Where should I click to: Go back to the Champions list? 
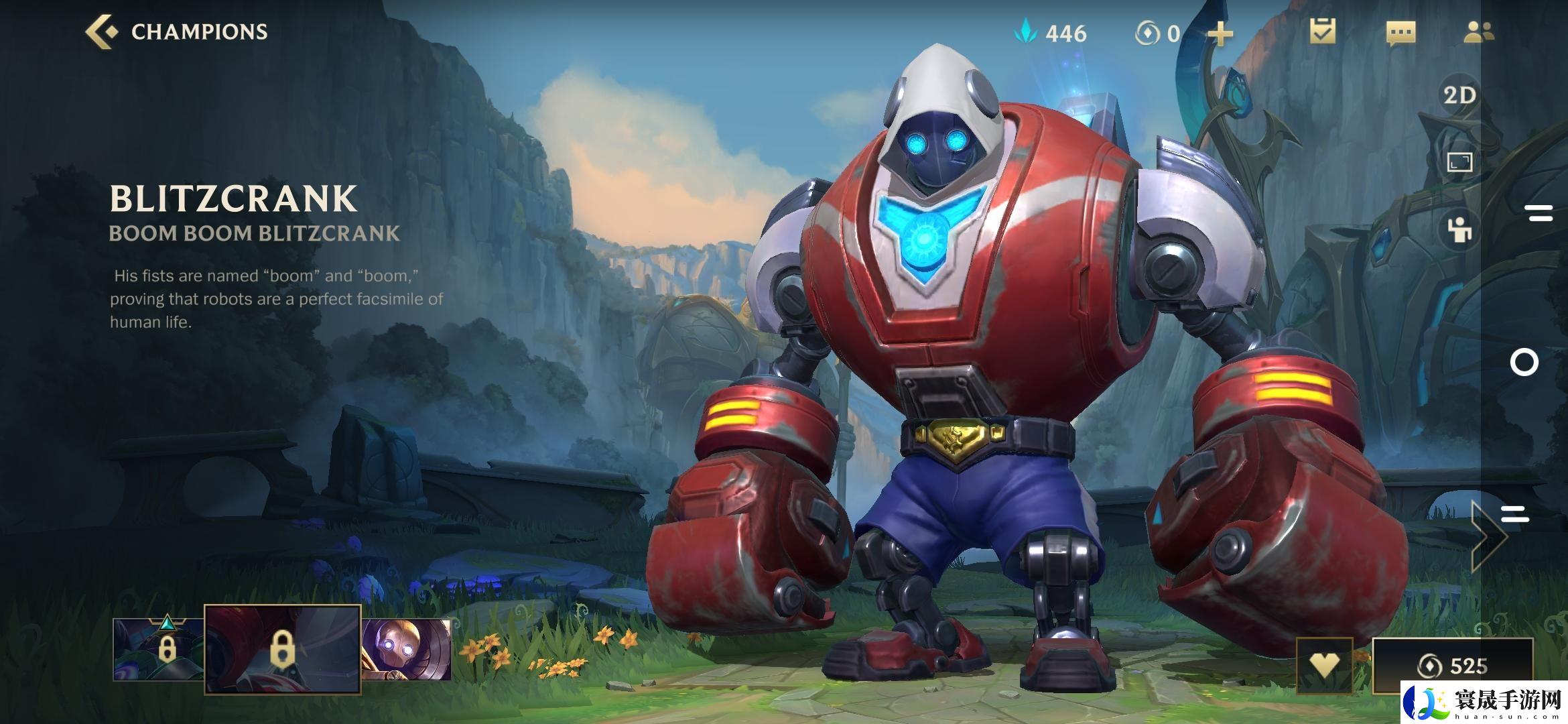pyautogui.click(x=176, y=32)
